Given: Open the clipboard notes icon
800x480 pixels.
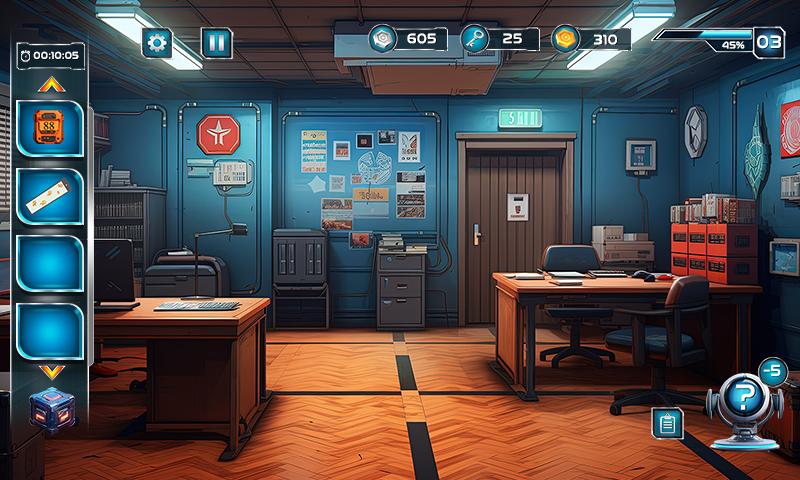Looking at the screenshot, I should 666,423.
